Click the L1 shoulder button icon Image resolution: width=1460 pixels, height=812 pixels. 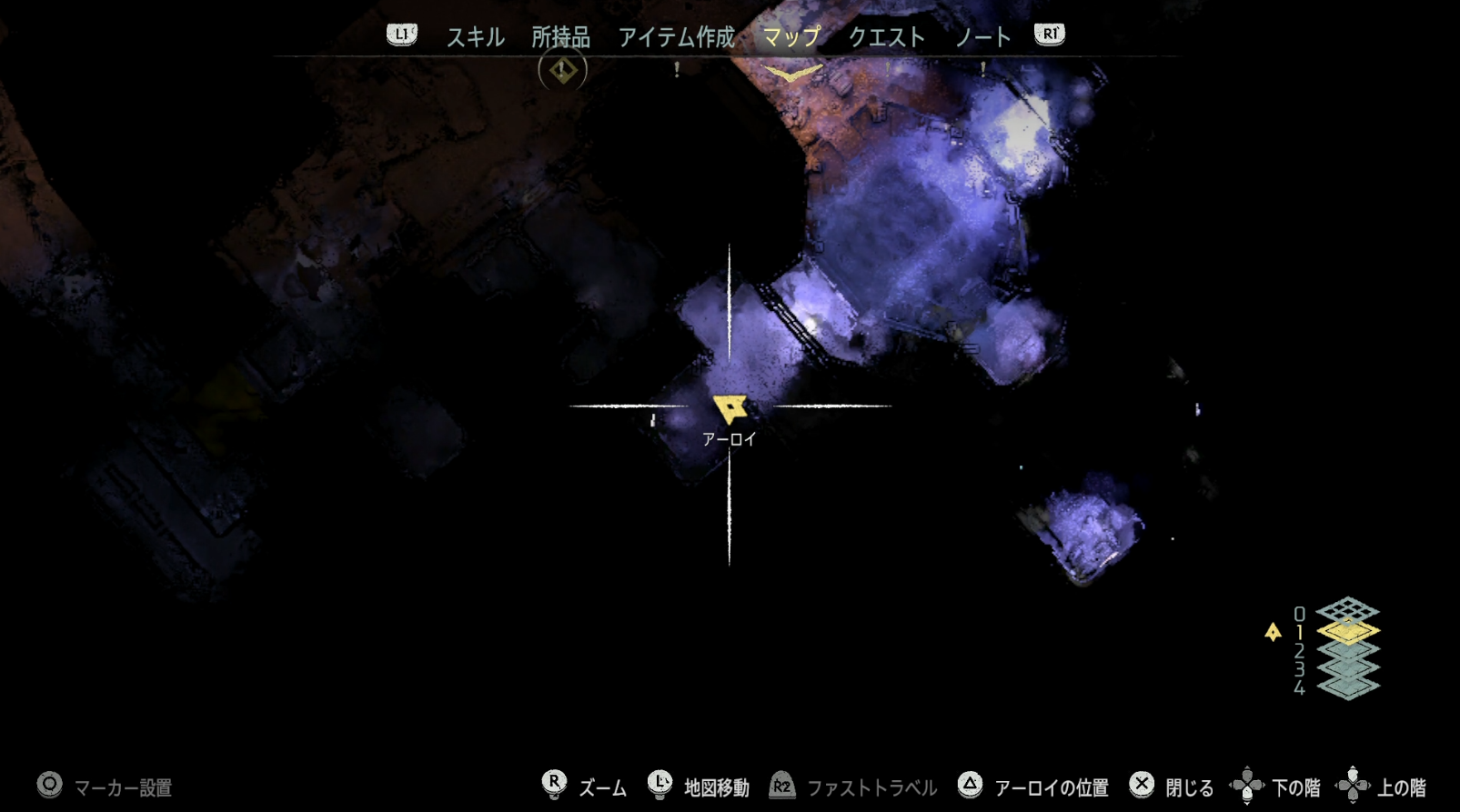pos(400,35)
